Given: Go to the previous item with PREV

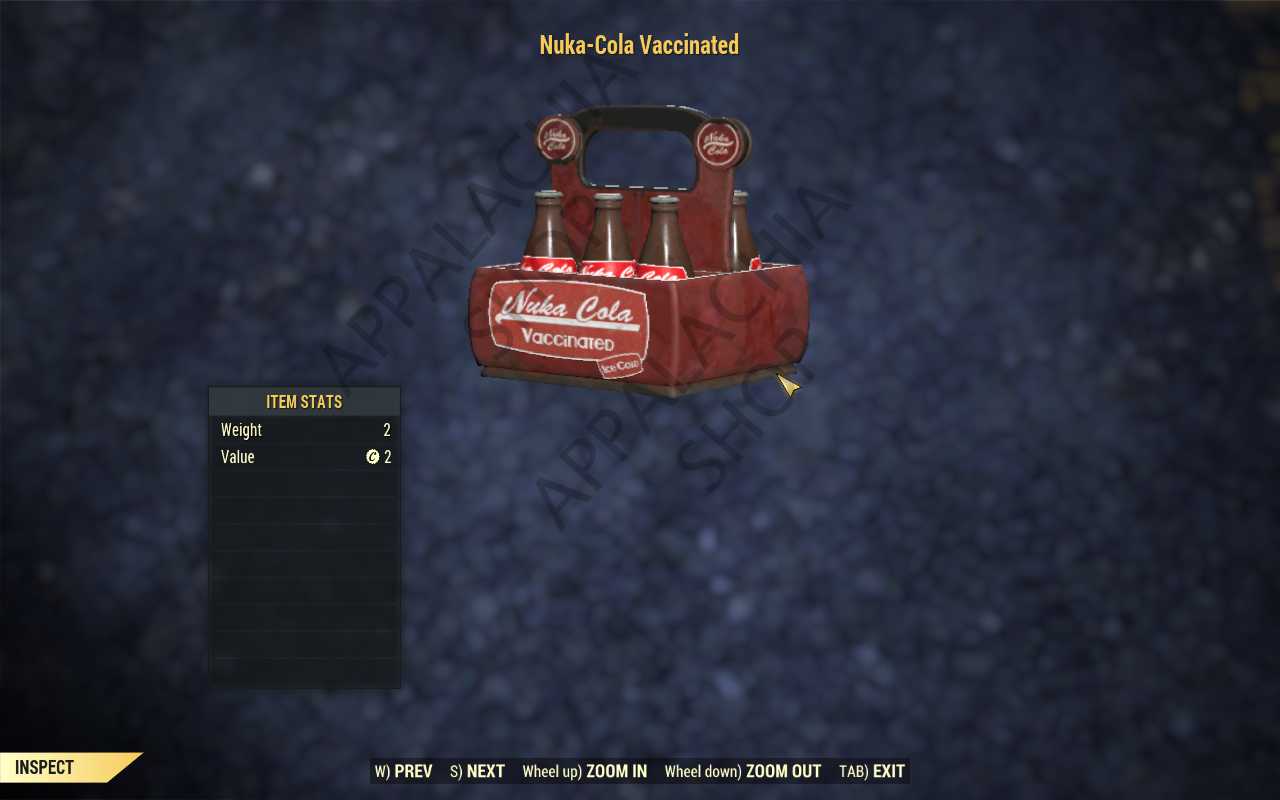Looking at the screenshot, I should (404, 771).
